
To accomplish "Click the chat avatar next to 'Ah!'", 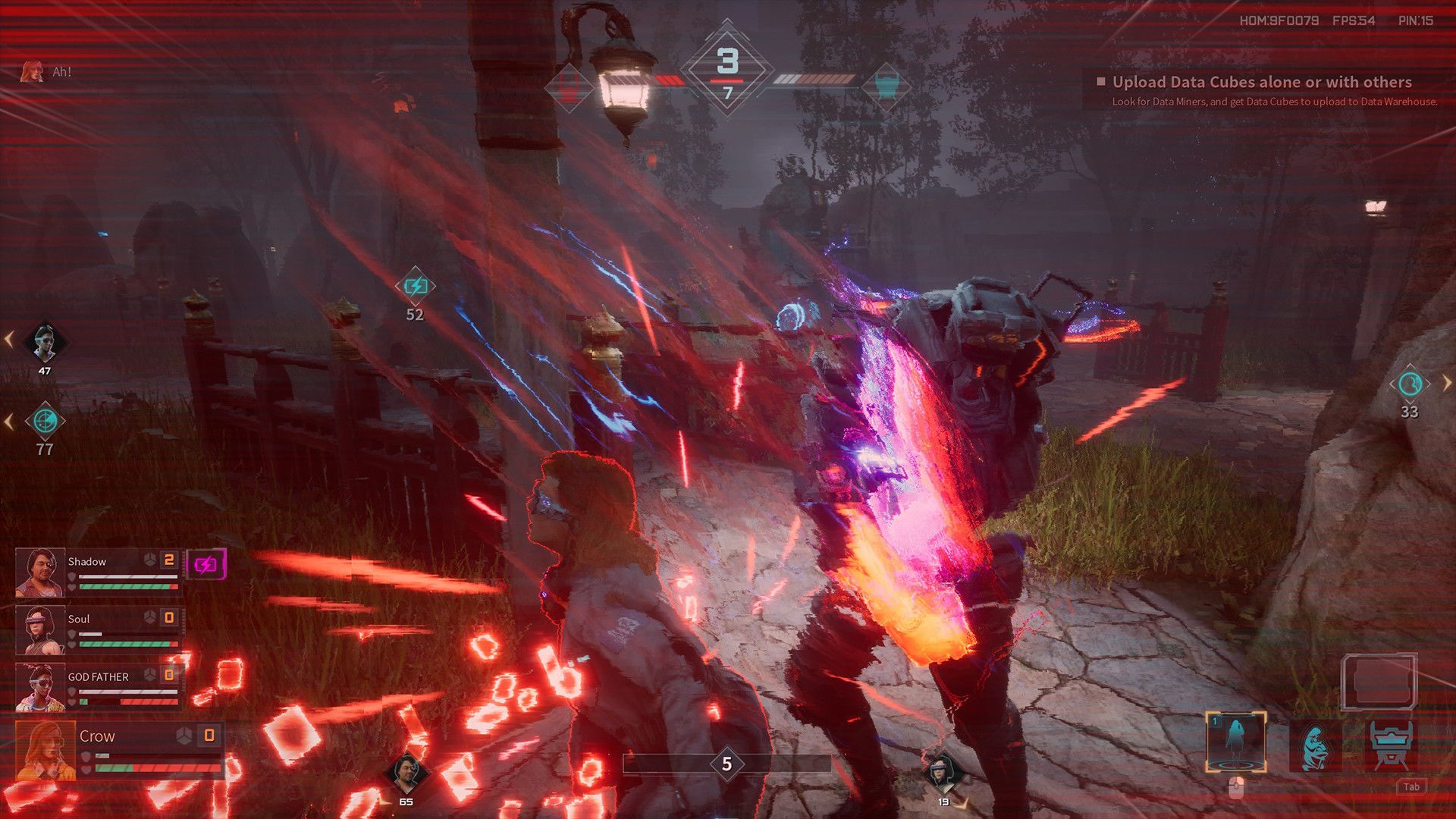I will (32, 72).
